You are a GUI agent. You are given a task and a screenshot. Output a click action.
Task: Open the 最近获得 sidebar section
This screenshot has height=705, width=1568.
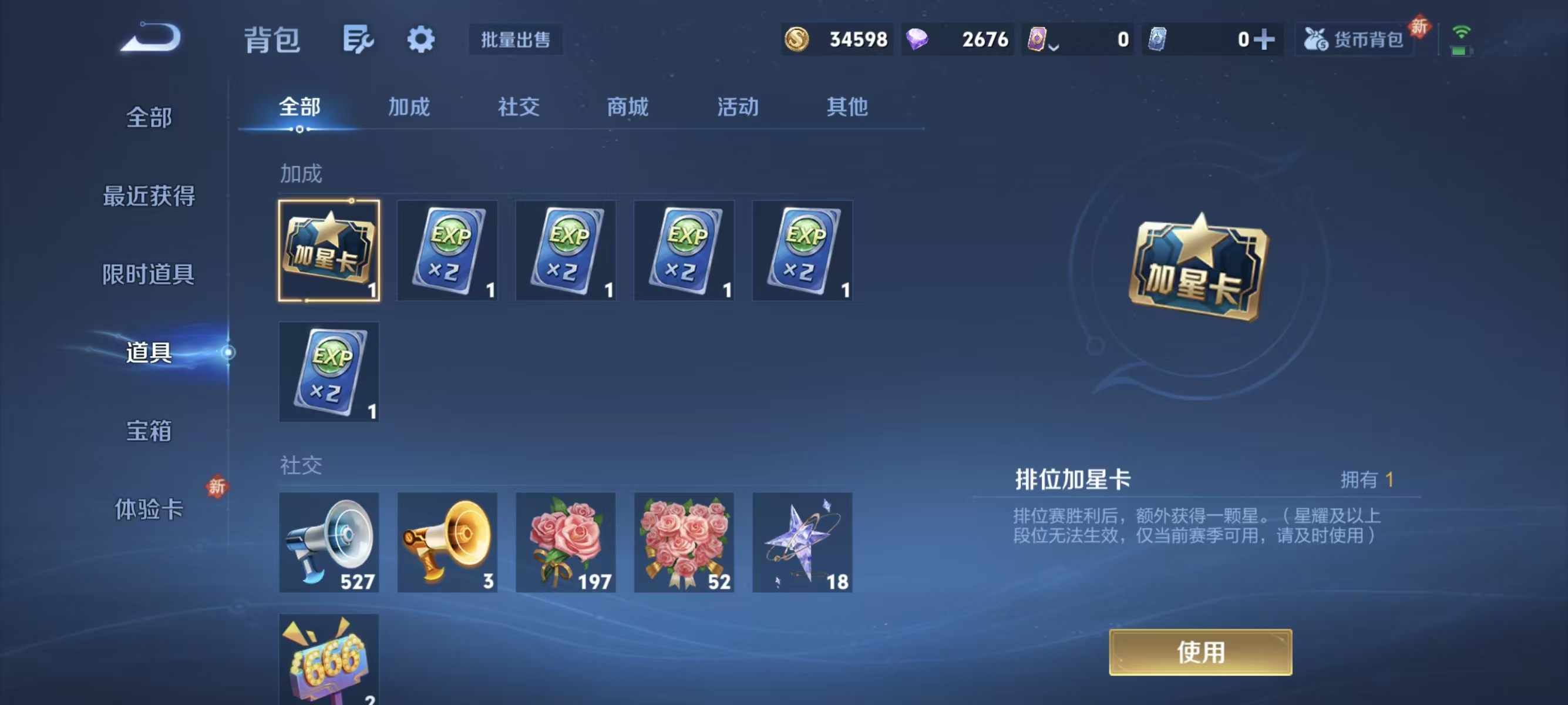tap(149, 195)
